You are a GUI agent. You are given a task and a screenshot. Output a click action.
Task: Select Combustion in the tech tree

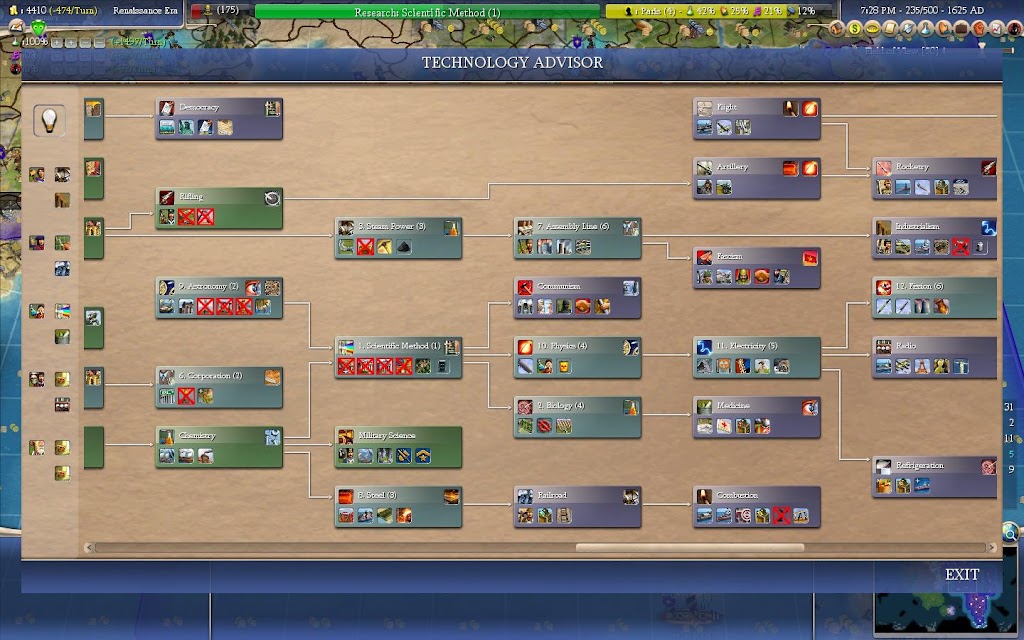756,496
